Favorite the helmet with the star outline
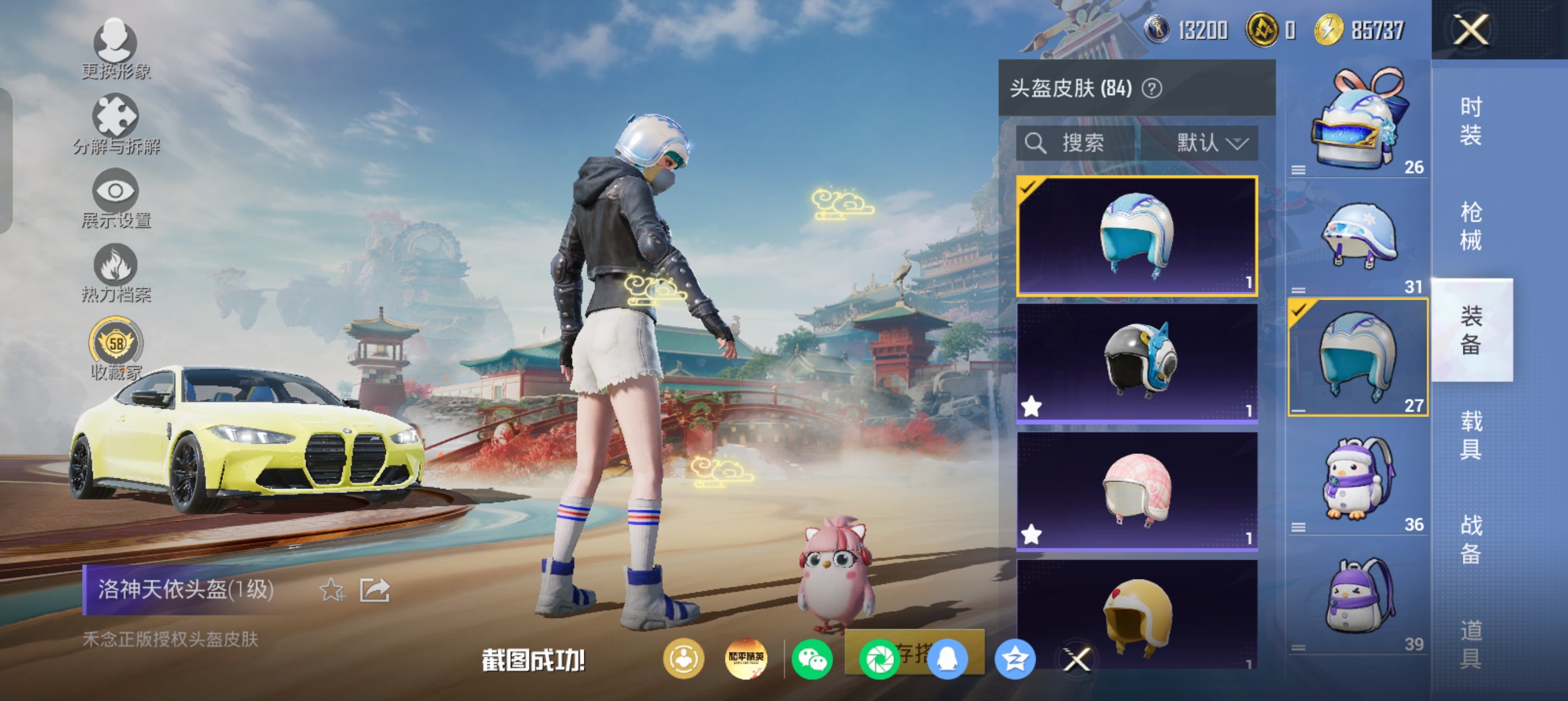This screenshot has width=1568, height=701. 333,590
